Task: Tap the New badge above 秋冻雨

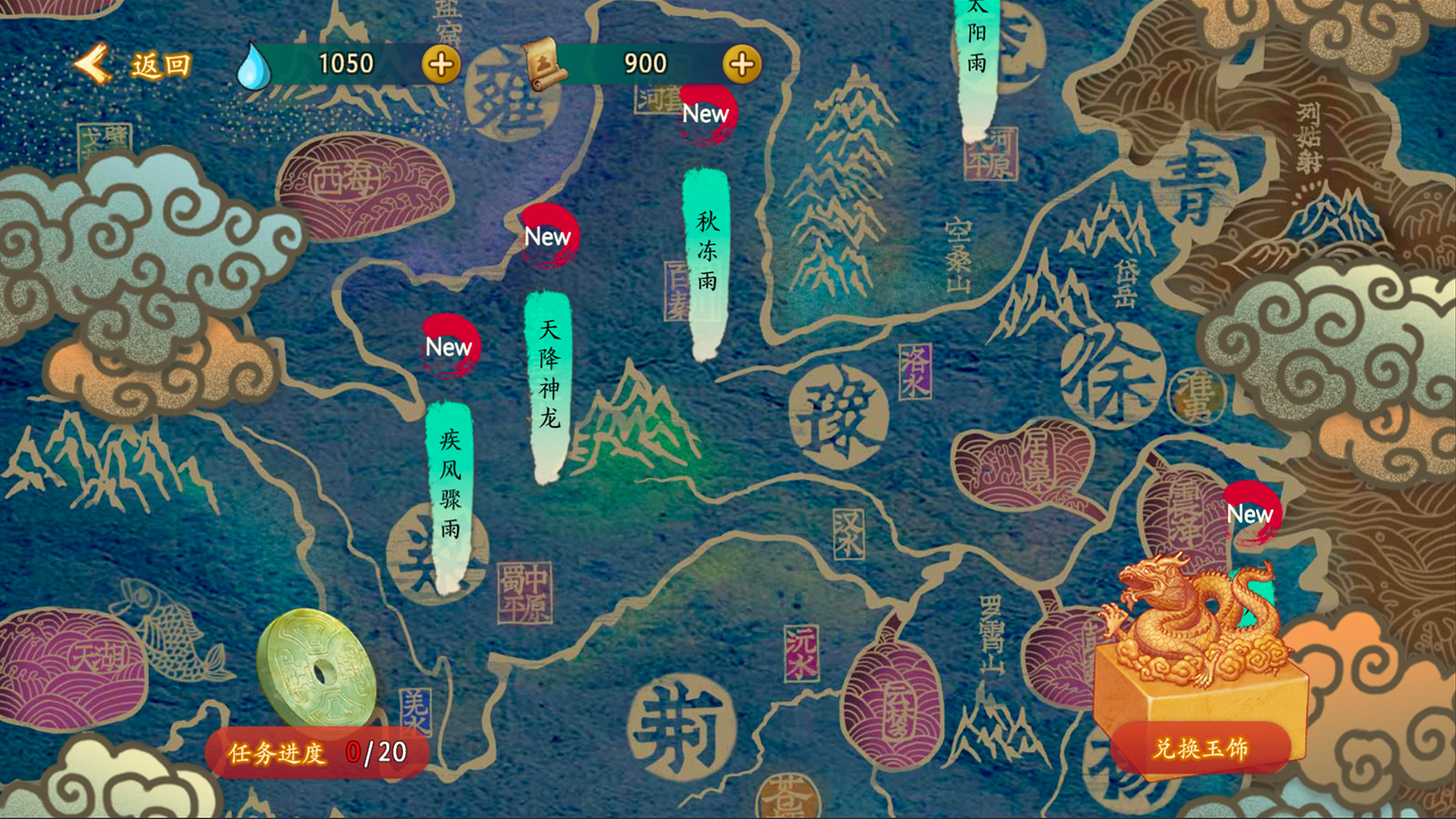Action: pyautogui.click(x=707, y=114)
